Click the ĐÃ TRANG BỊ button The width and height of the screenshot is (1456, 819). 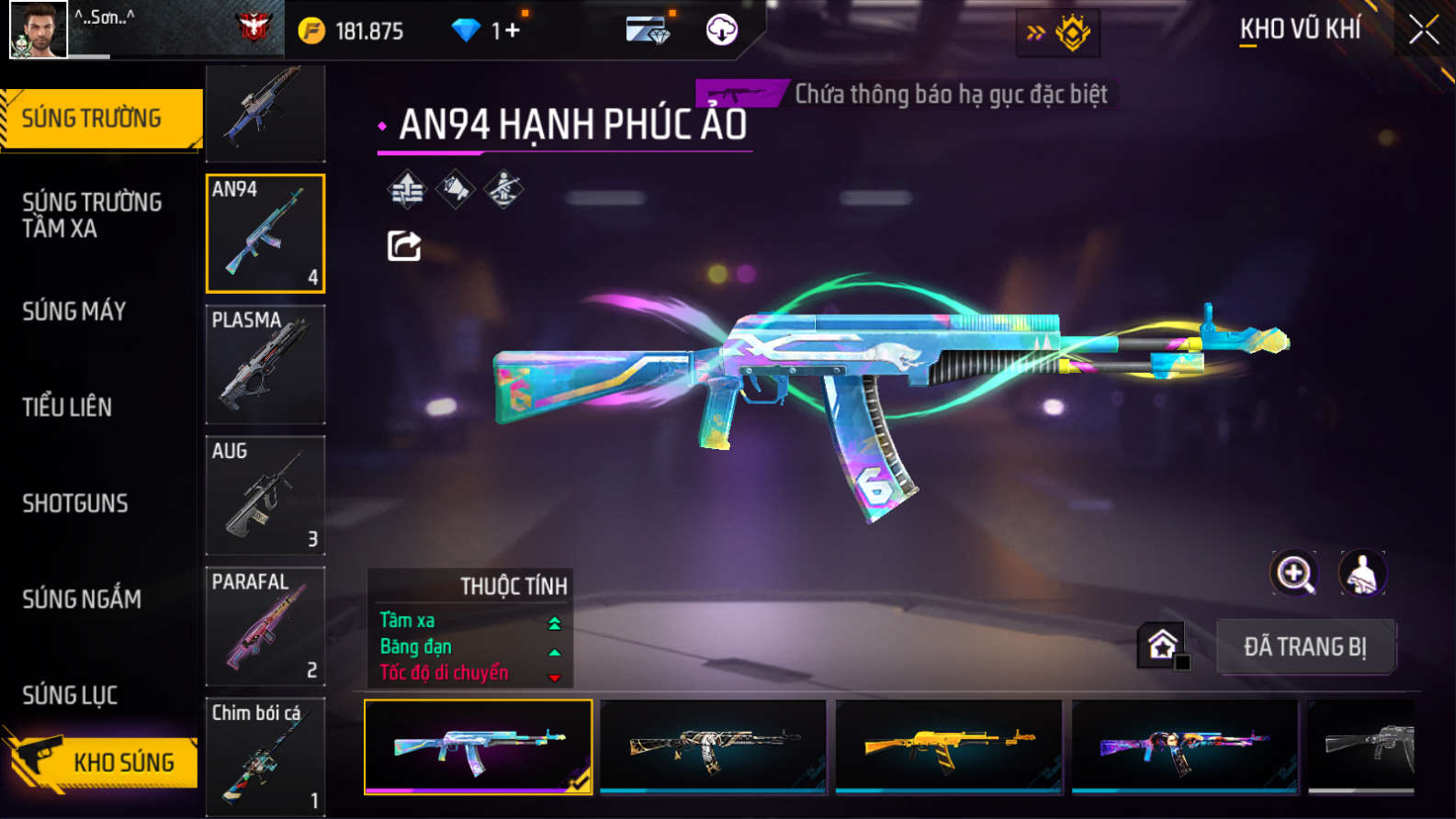coord(1304,646)
